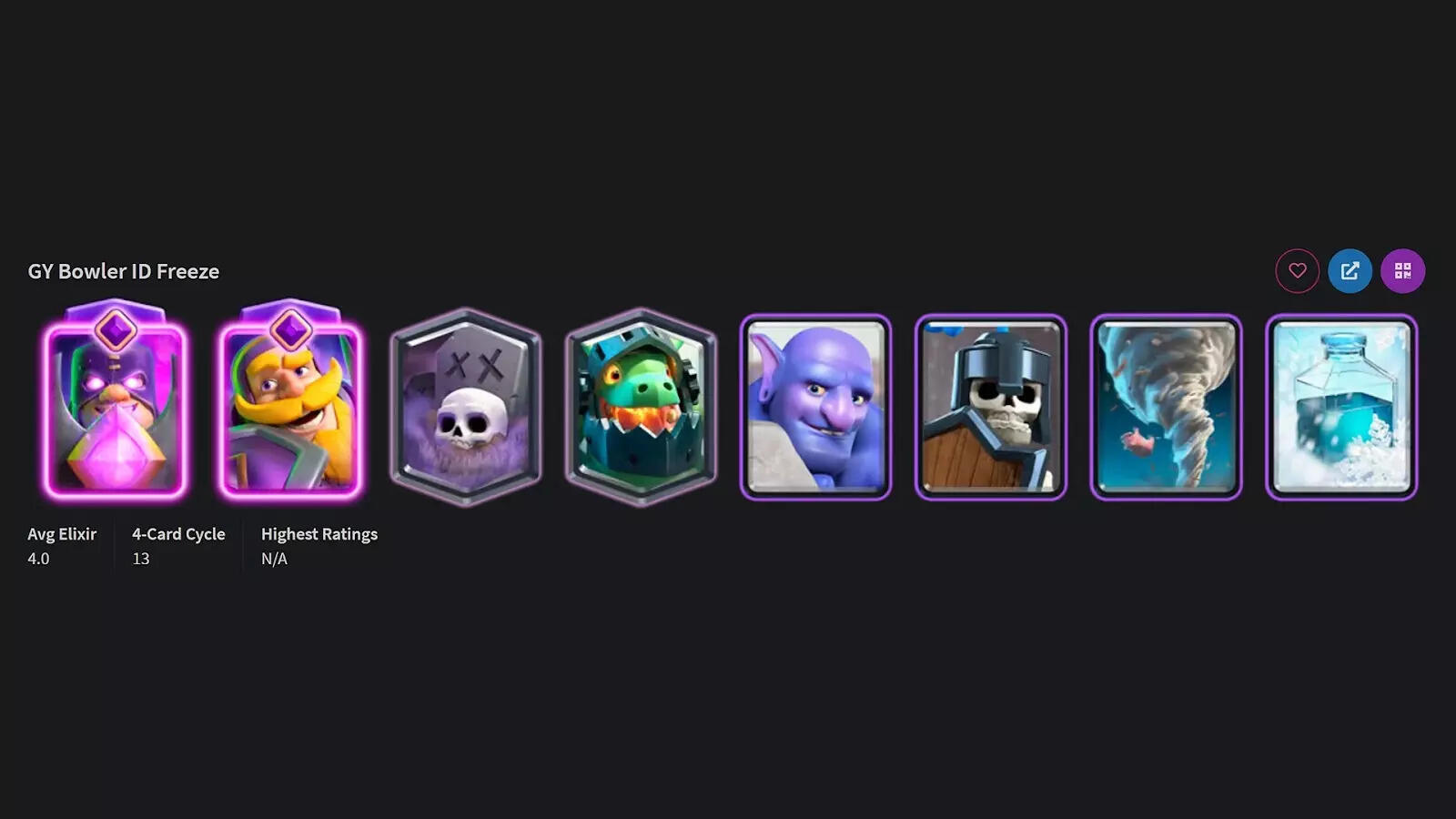This screenshot has width=1456, height=819.
Task: Select the Highest Ratings N/A stat
Action: click(275, 559)
